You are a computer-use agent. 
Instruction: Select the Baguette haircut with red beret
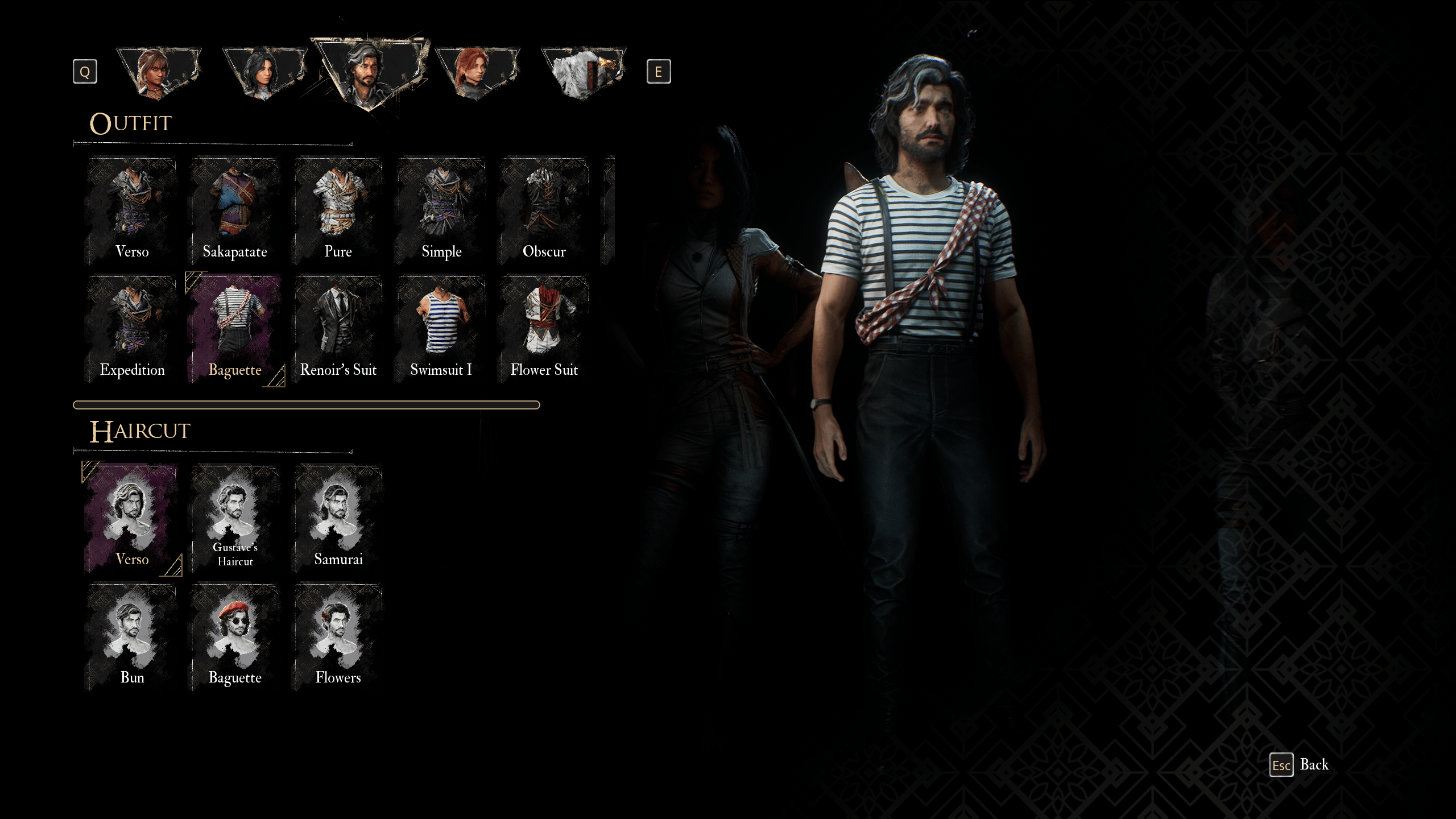tap(235, 637)
